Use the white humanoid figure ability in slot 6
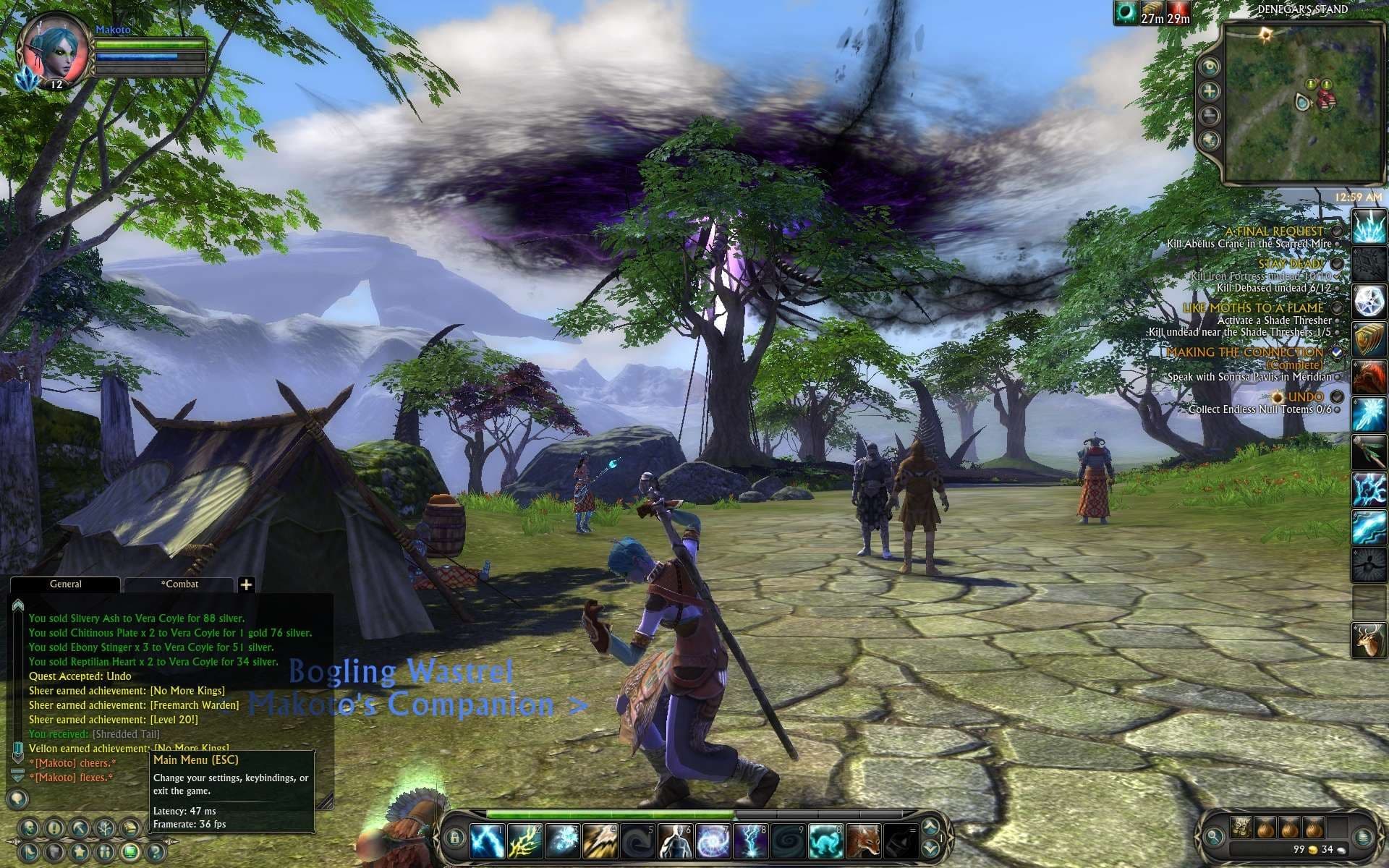This screenshot has width=1389, height=868. point(675,842)
